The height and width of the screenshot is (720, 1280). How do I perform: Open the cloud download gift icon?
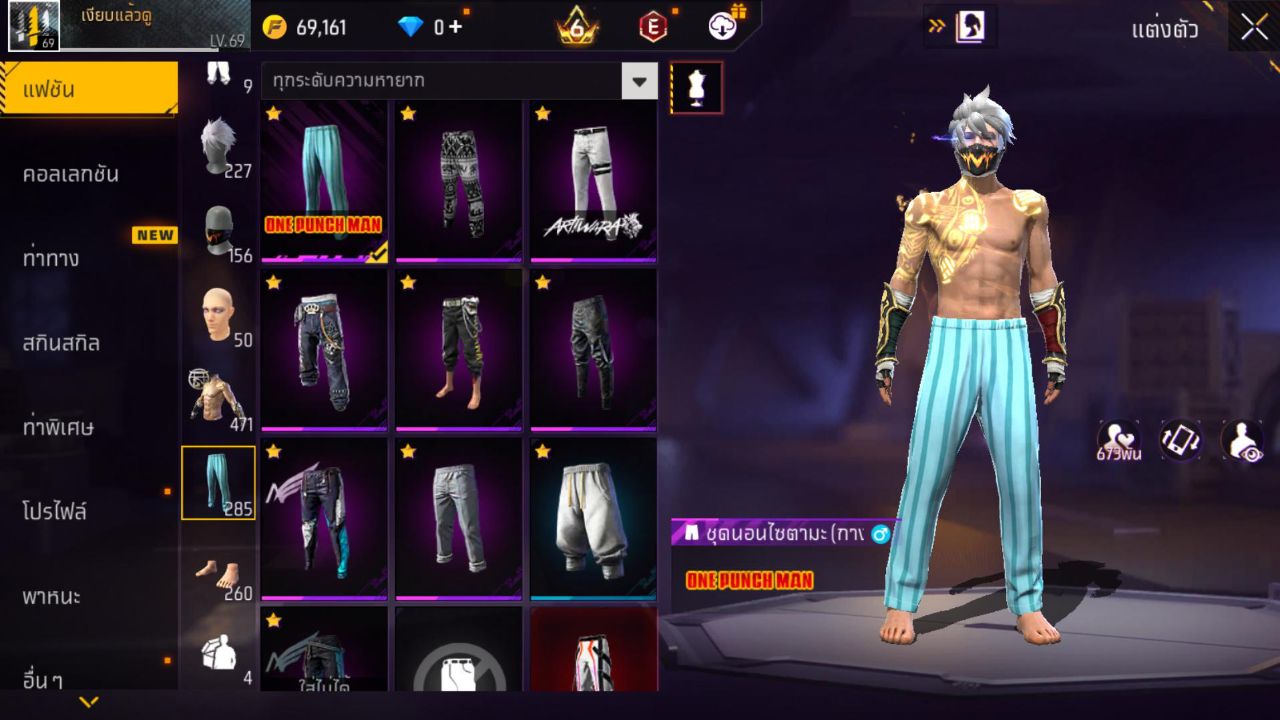[x=726, y=25]
